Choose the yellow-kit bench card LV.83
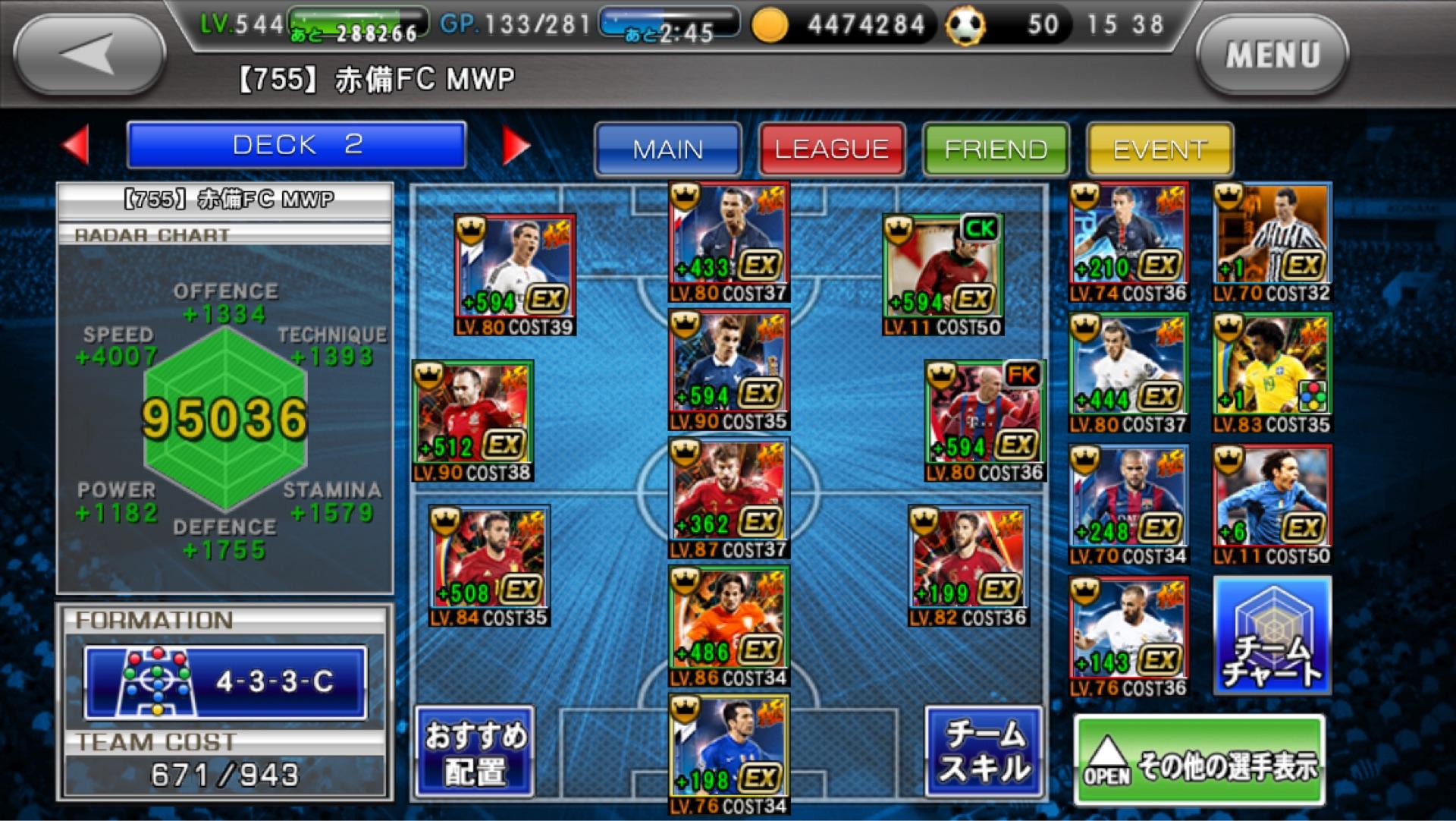The height and width of the screenshot is (821, 1456). tap(1272, 373)
